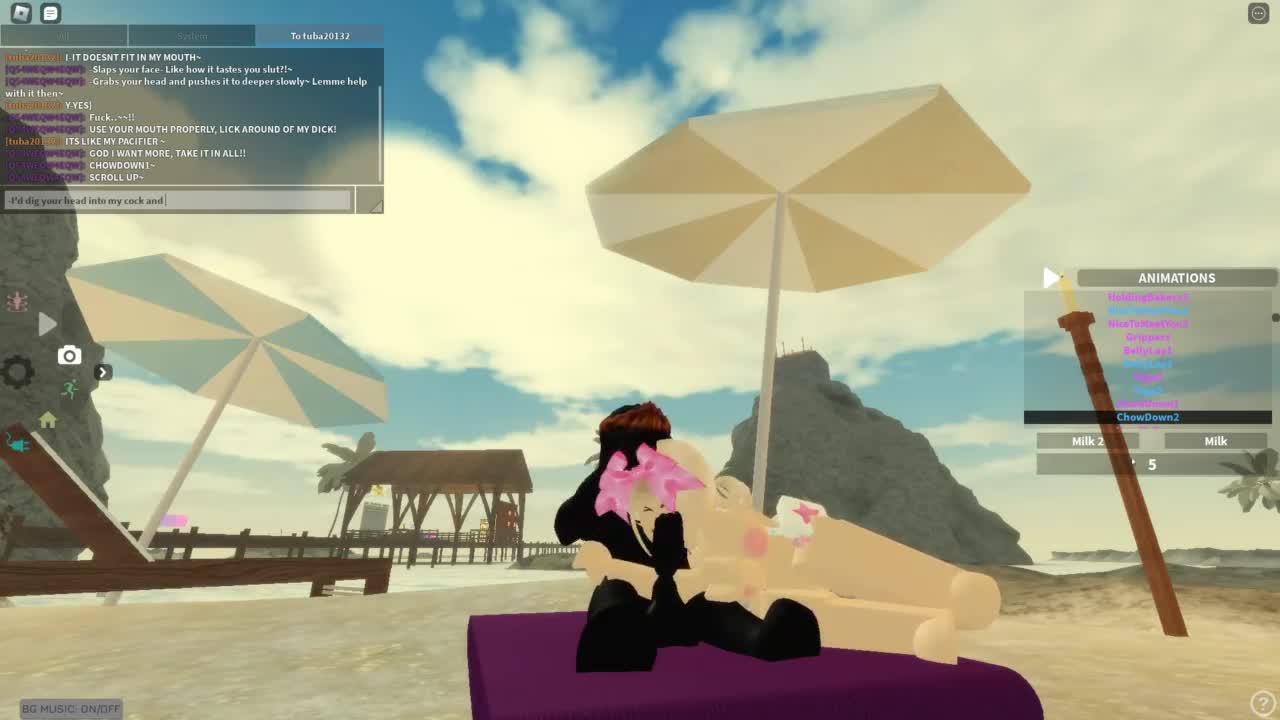Screen dimensions: 1280x720
Task: Collapse the Animations panel header
Action: 1176,278
